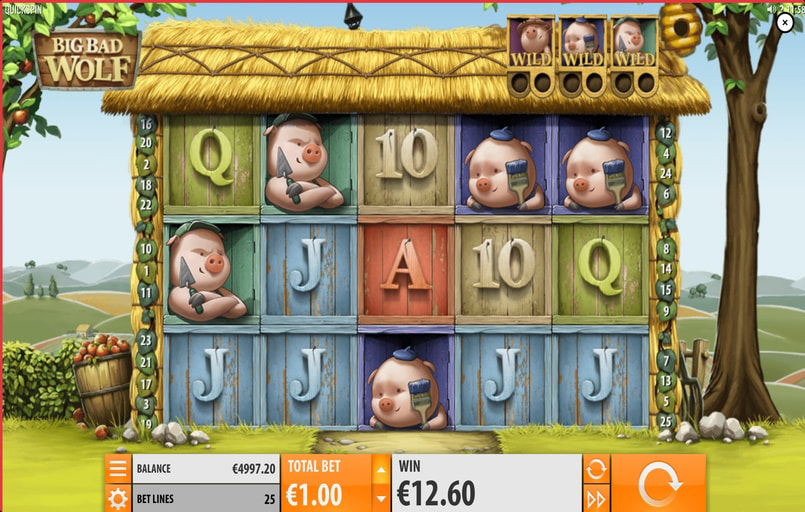This screenshot has width=805, height=512.
Task: Spin the reels with the large orange button
Action: (x=658, y=483)
